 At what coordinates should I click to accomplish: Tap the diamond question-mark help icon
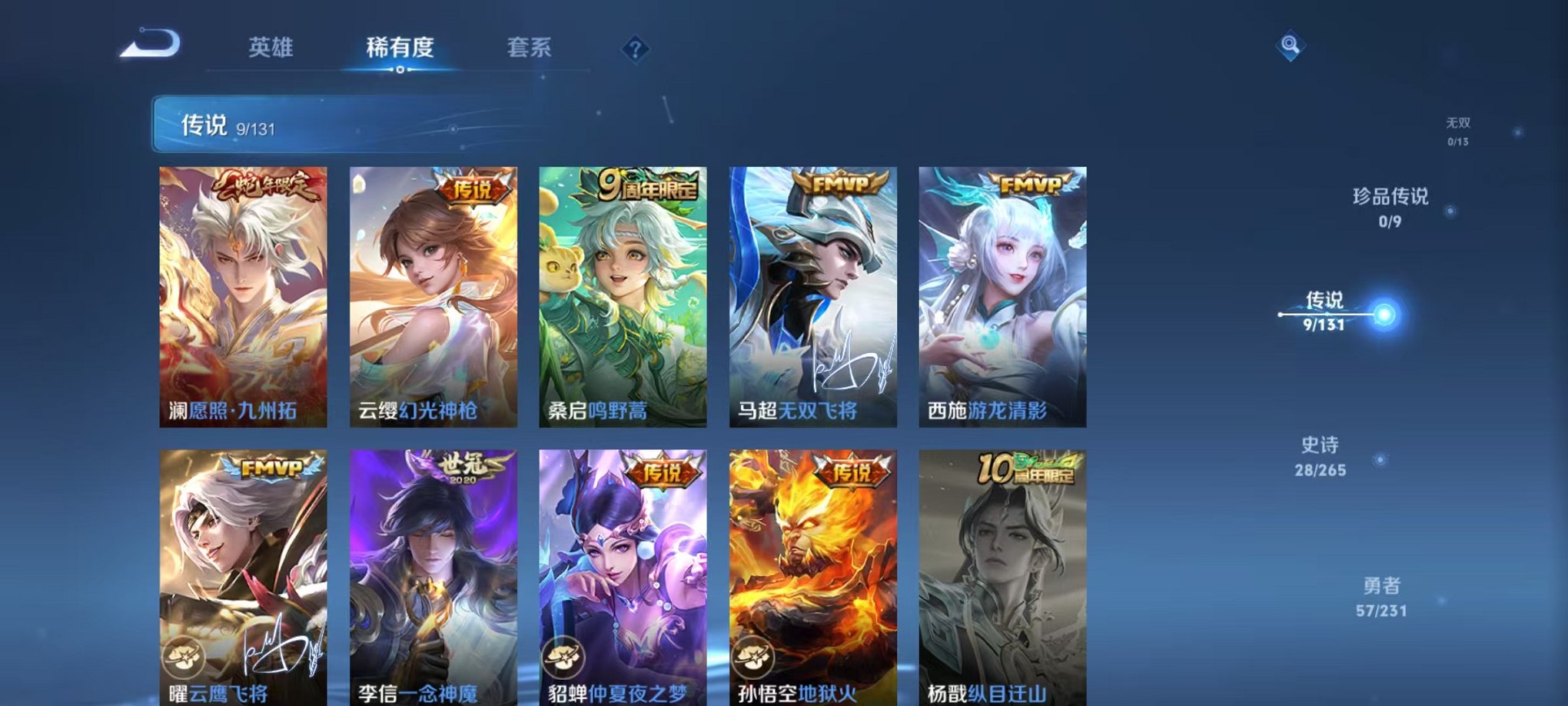click(x=633, y=49)
